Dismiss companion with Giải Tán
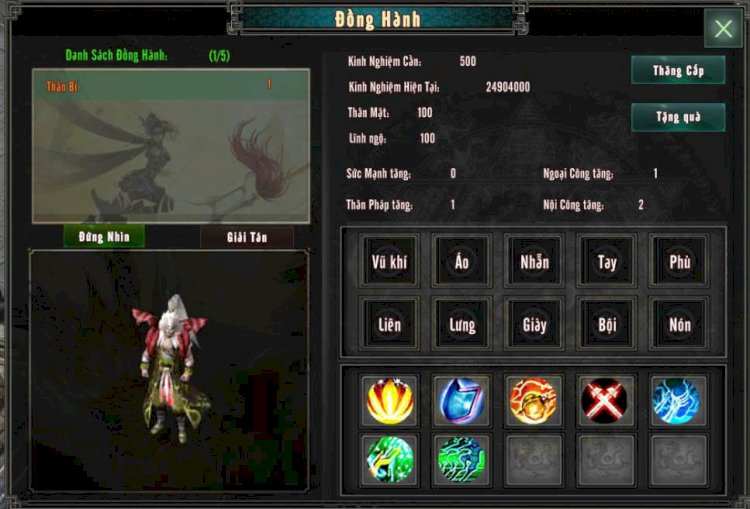Image resolution: width=750 pixels, height=509 pixels. tap(247, 236)
